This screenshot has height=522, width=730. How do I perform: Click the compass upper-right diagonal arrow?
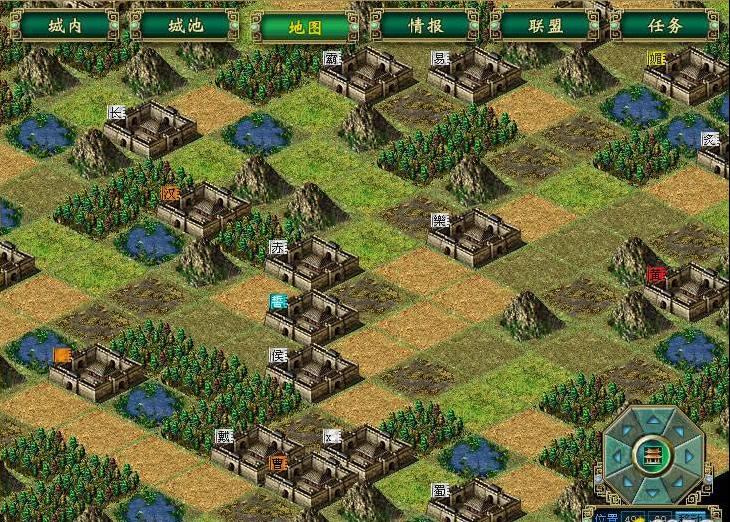pos(680,431)
